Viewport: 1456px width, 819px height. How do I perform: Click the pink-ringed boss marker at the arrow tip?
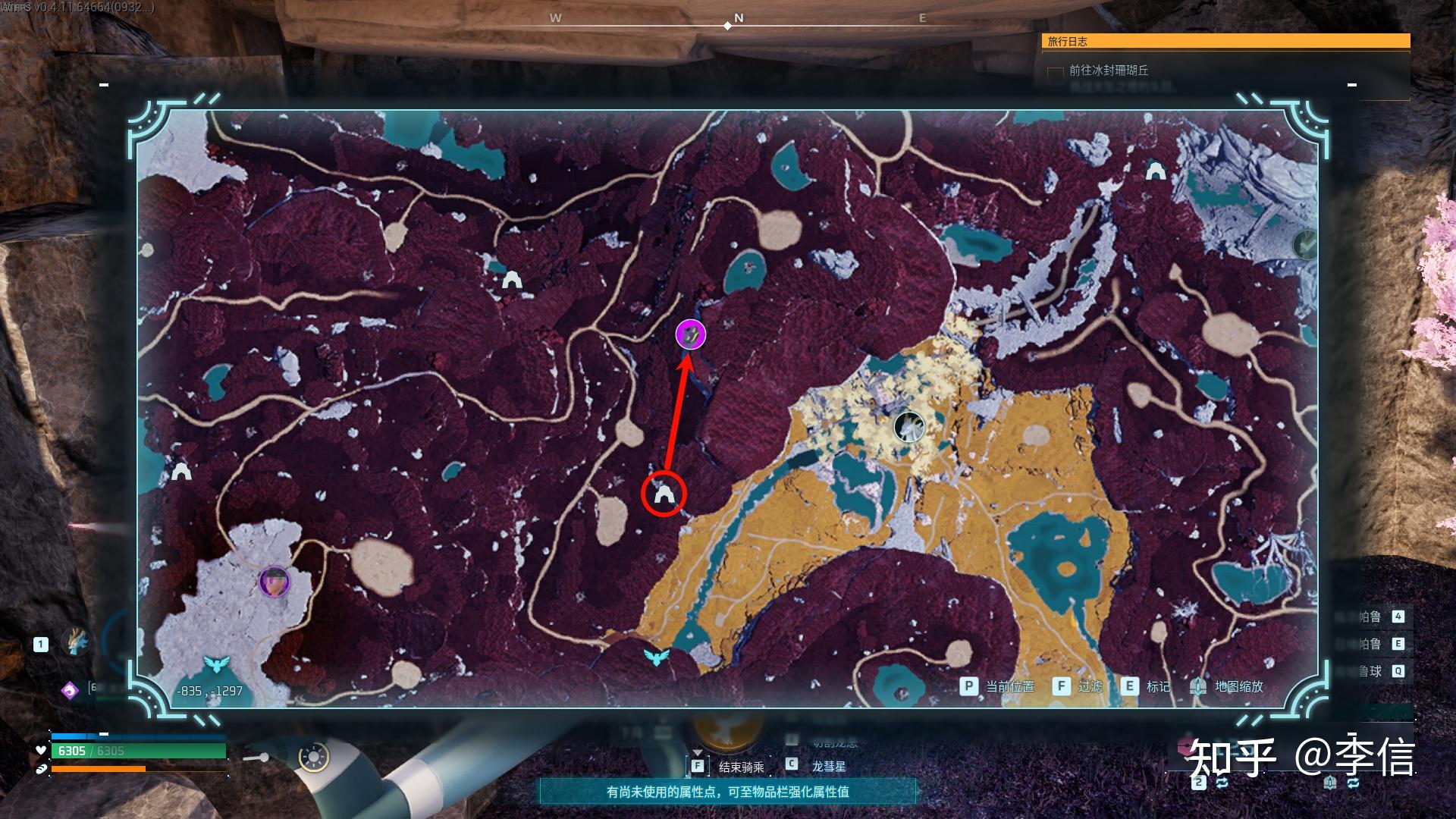(x=691, y=334)
